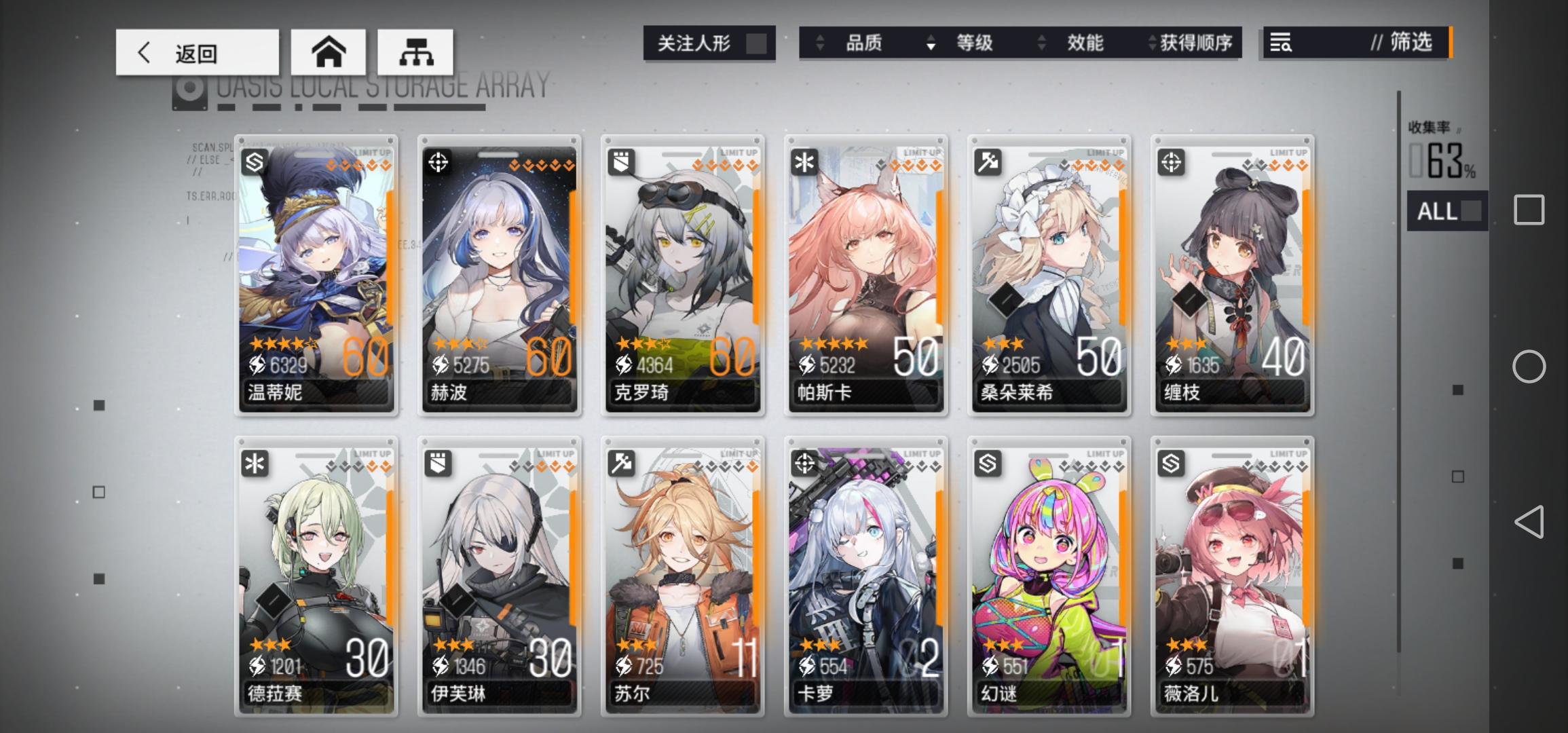Click the sniper crosshair icon on 赫波's card
This screenshot has height=733, width=1568.
[x=437, y=162]
